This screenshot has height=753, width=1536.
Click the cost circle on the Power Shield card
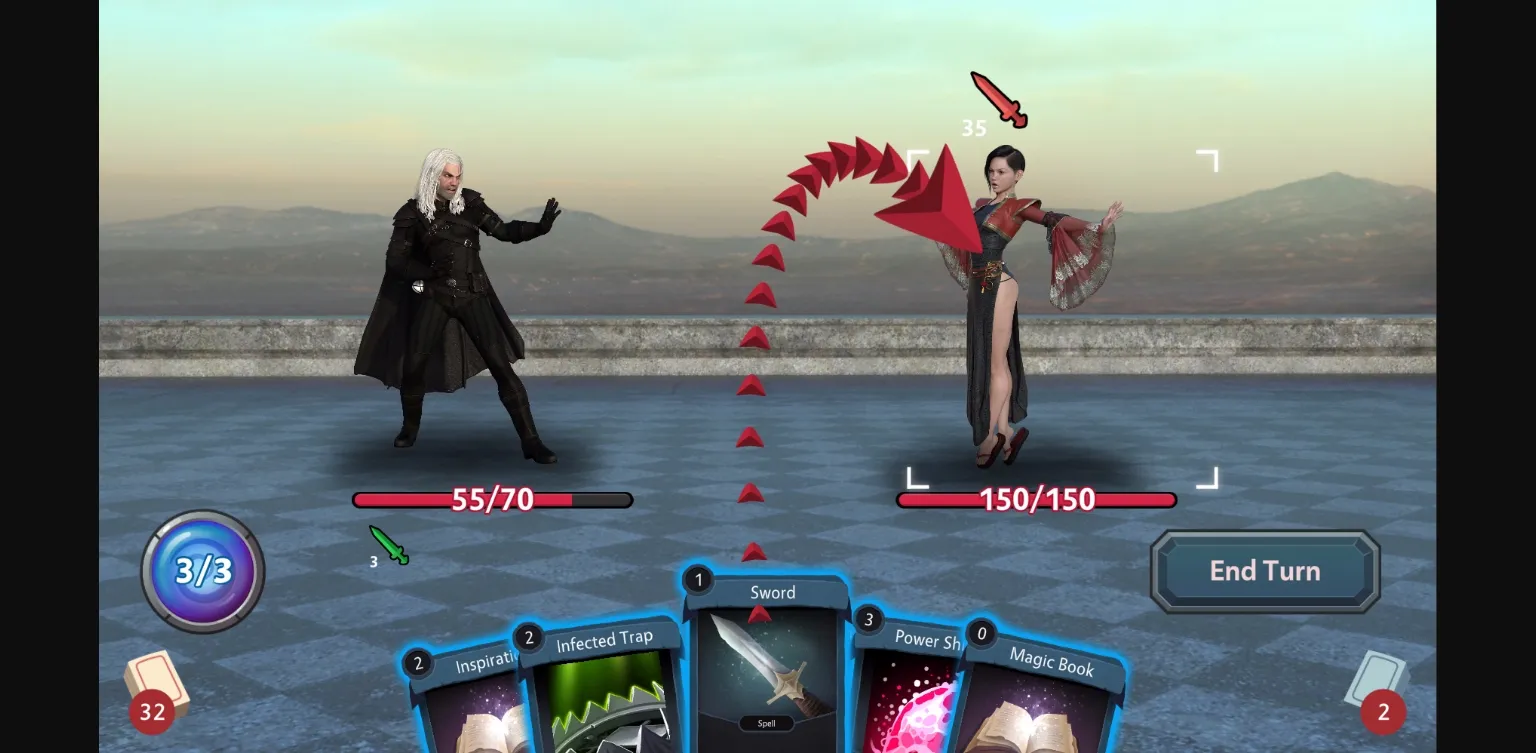[x=866, y=618]
